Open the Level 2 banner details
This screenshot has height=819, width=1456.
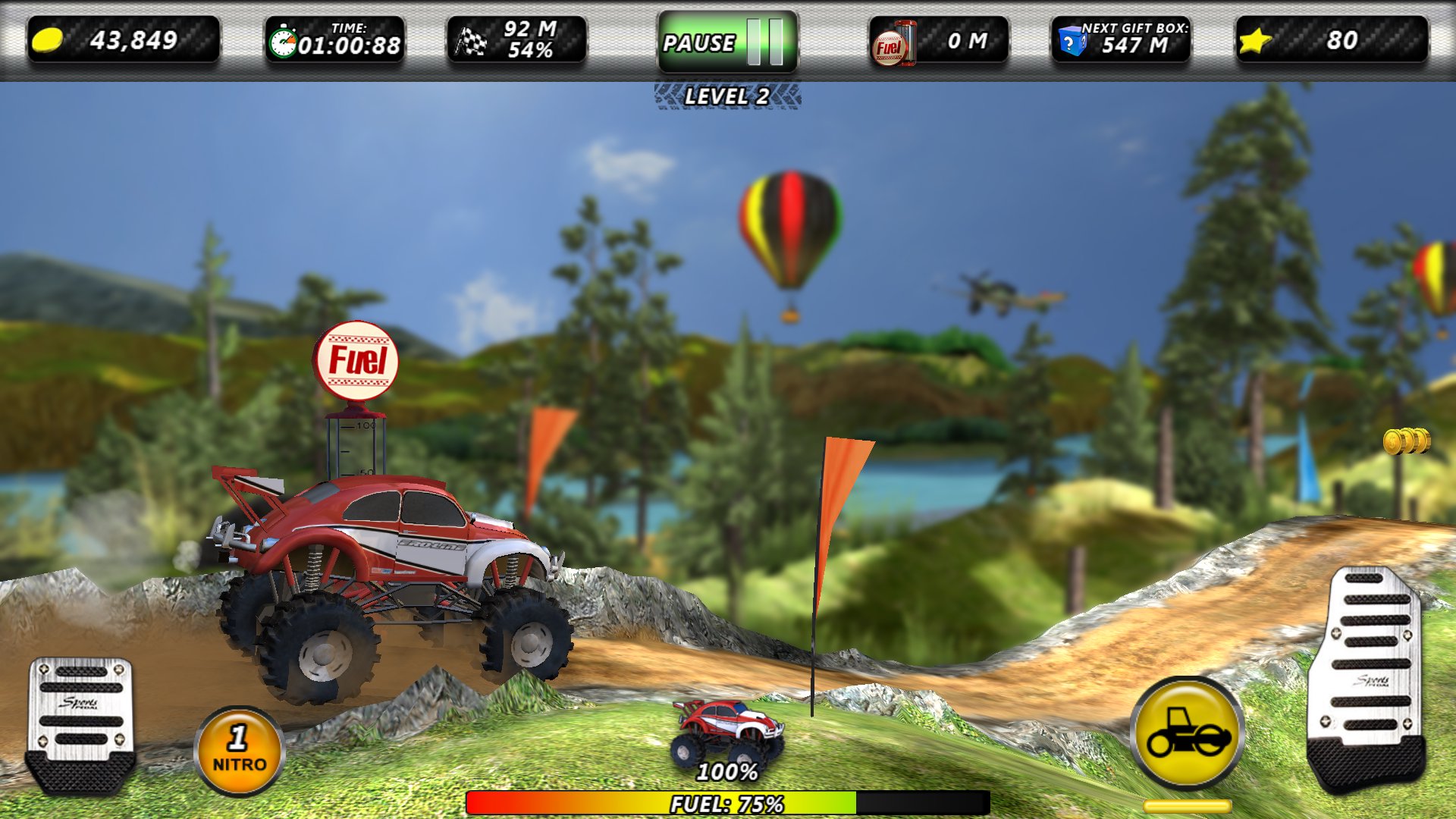(x=726, y=95)
